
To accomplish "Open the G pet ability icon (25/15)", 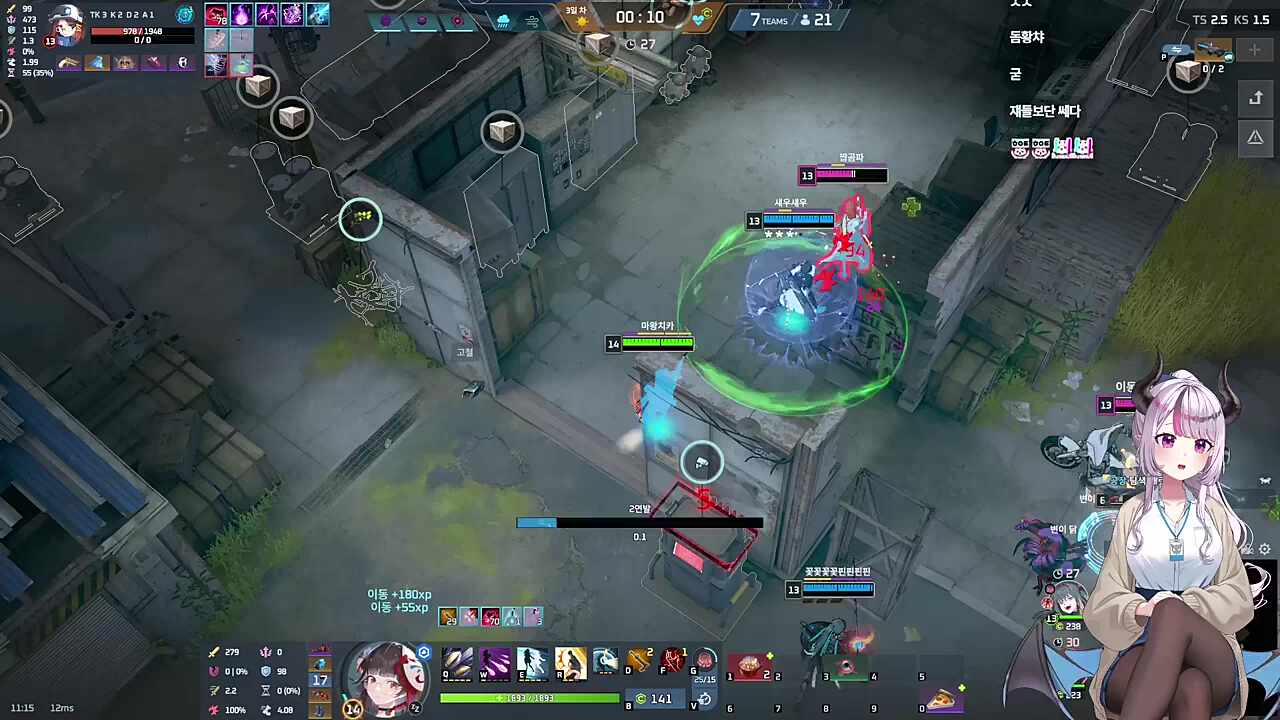I will pos(703,660).
